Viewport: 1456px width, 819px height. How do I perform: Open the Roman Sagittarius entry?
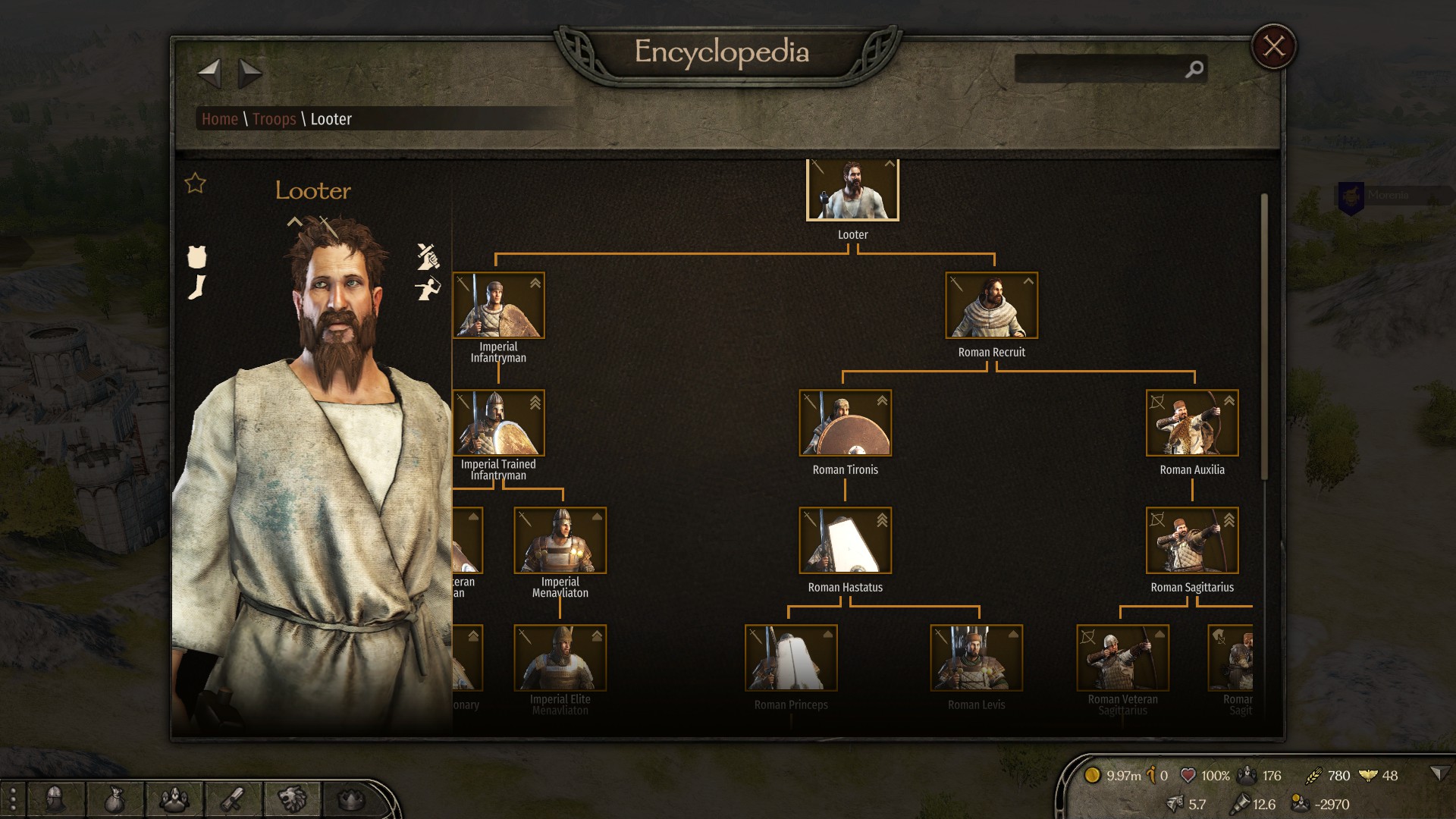1191,541
